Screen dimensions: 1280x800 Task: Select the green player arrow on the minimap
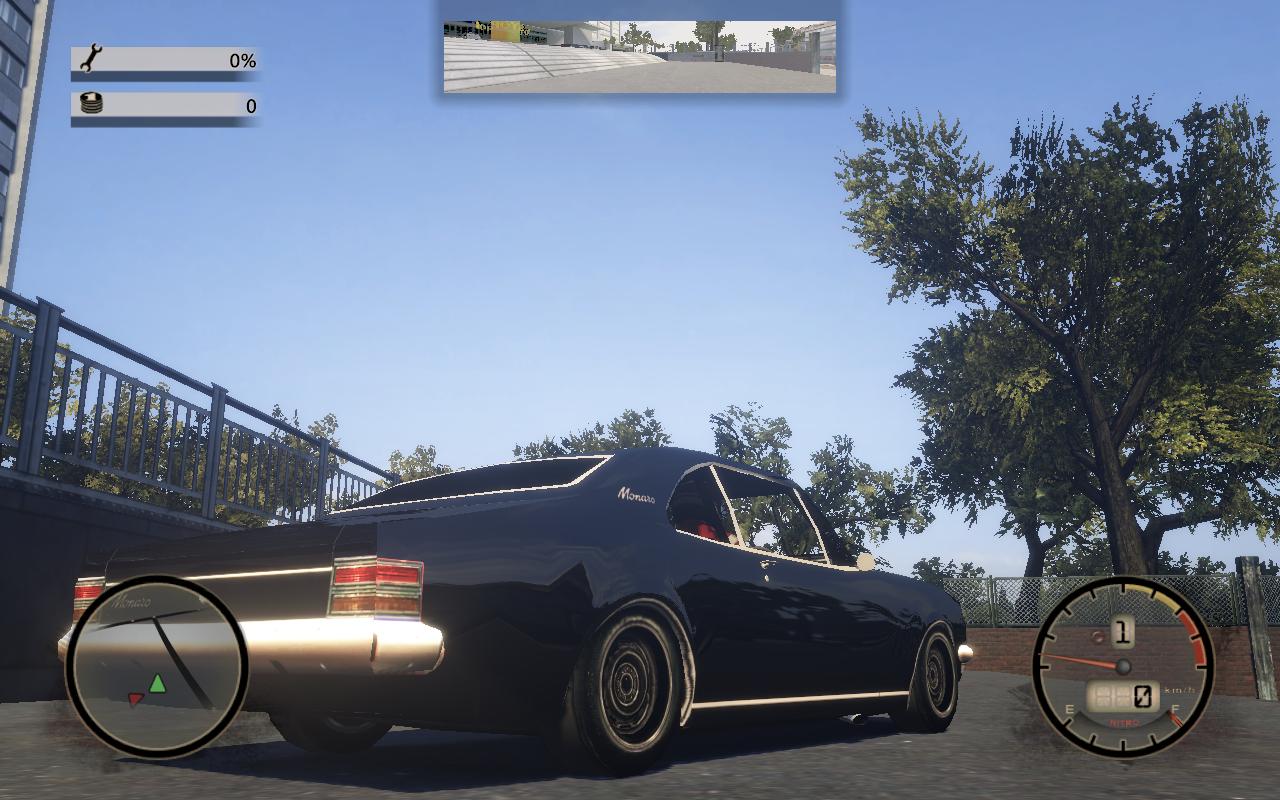157,684
